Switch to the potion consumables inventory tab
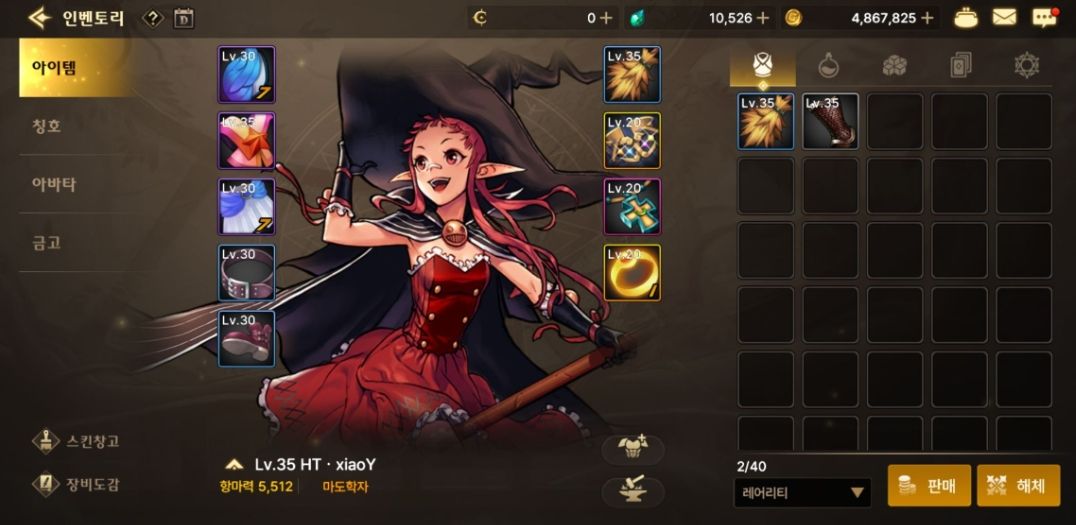 click(x=829, y=66)
